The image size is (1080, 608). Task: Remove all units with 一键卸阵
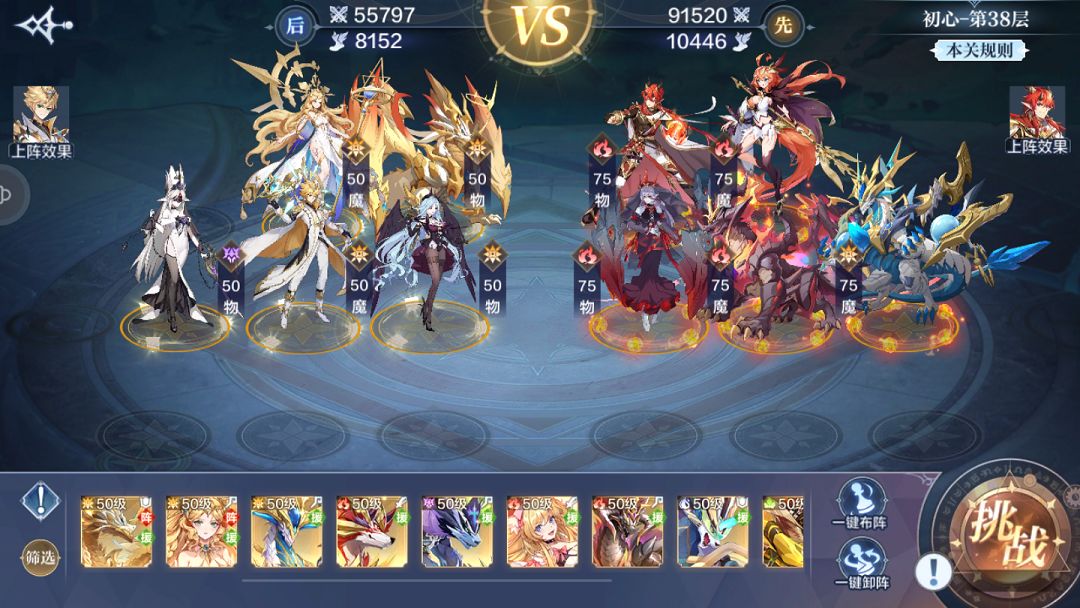pos(860,565)
